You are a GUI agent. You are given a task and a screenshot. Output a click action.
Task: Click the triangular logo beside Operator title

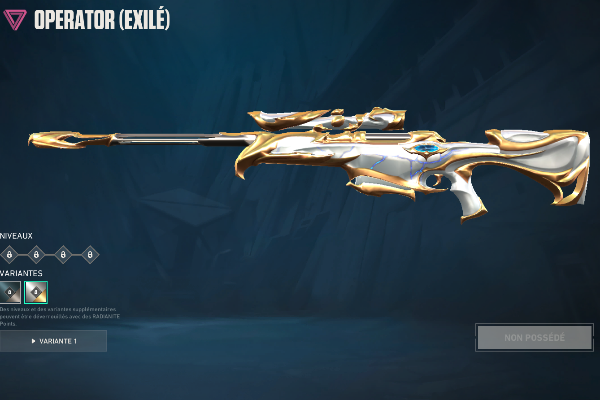coord(16,19)
